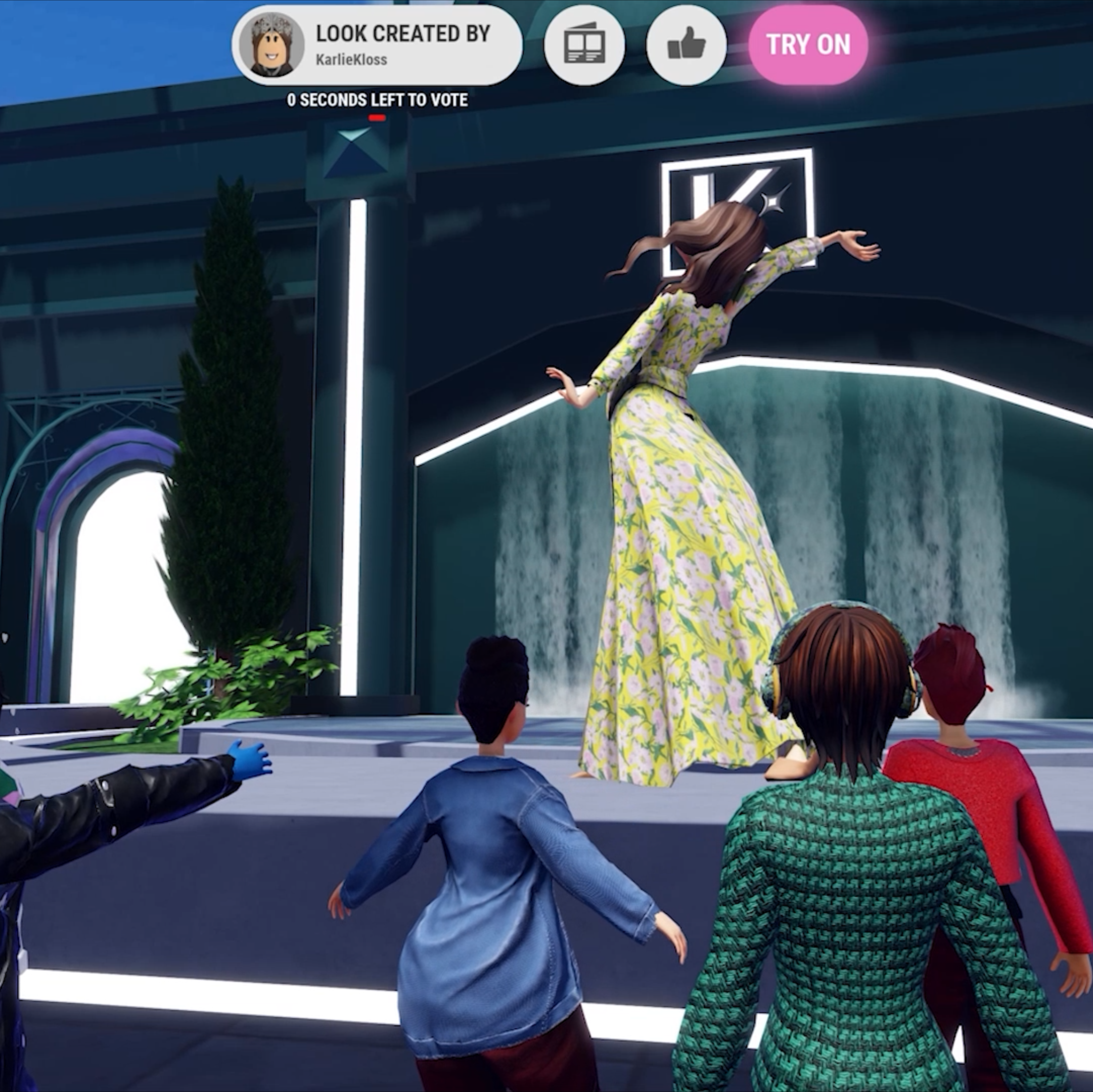Open the KarlieKloss look creator pill
The image size is (1093, 1092).
(376, 45)
